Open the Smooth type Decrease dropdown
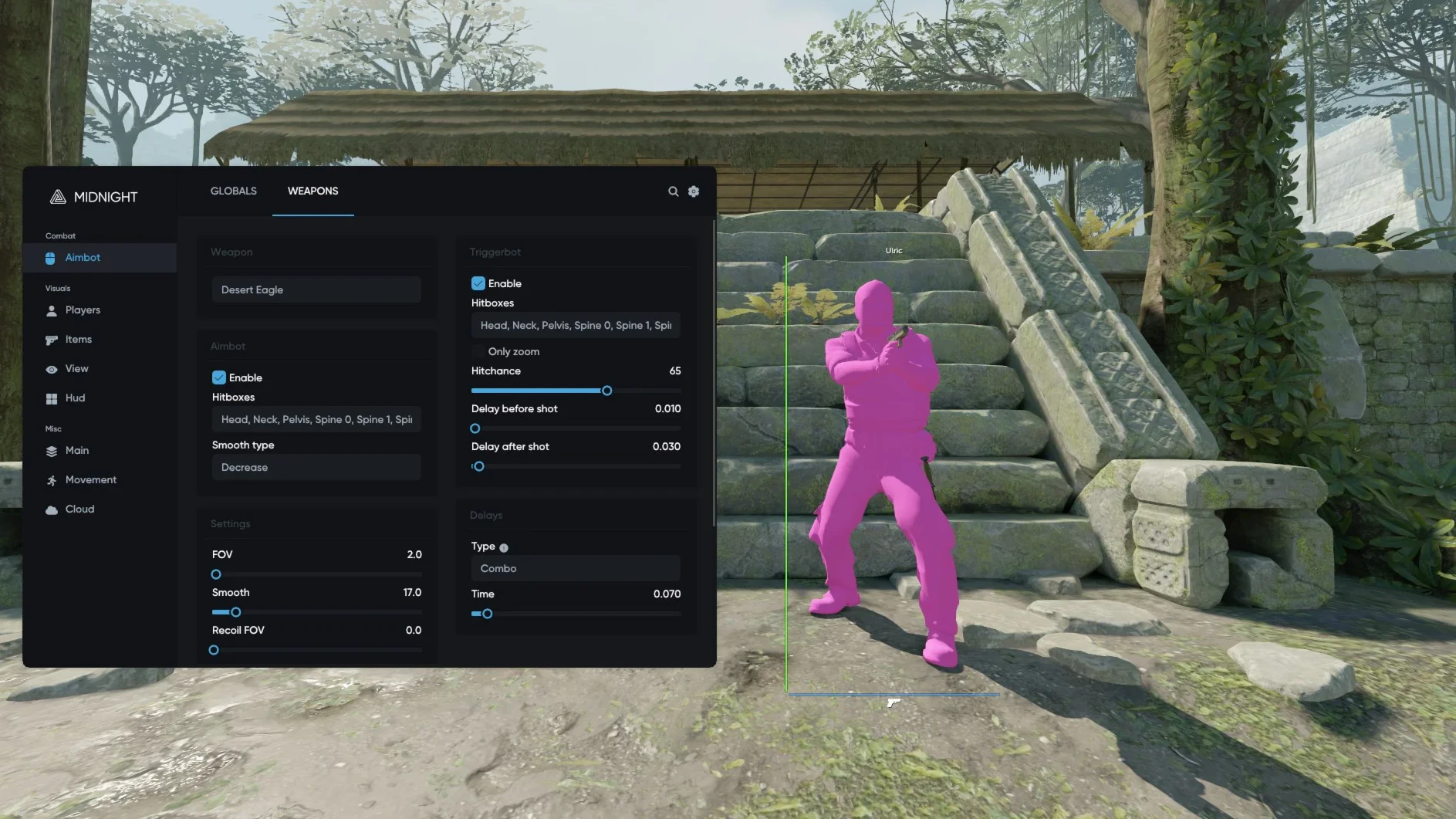Screen dimensions: 1456x819 pos(316,468)
